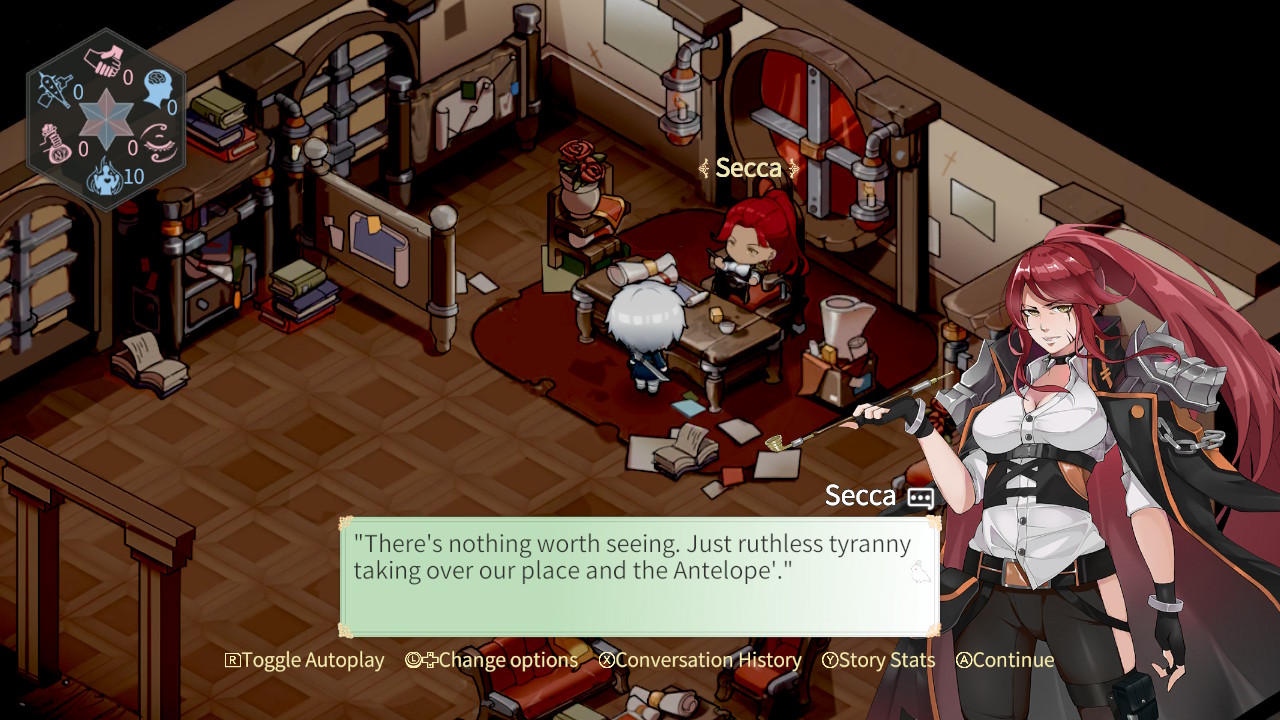The width and height of the screenshot is (1280, 720).
Task: Open the Conversation History
Action: (x=708, y=660)
